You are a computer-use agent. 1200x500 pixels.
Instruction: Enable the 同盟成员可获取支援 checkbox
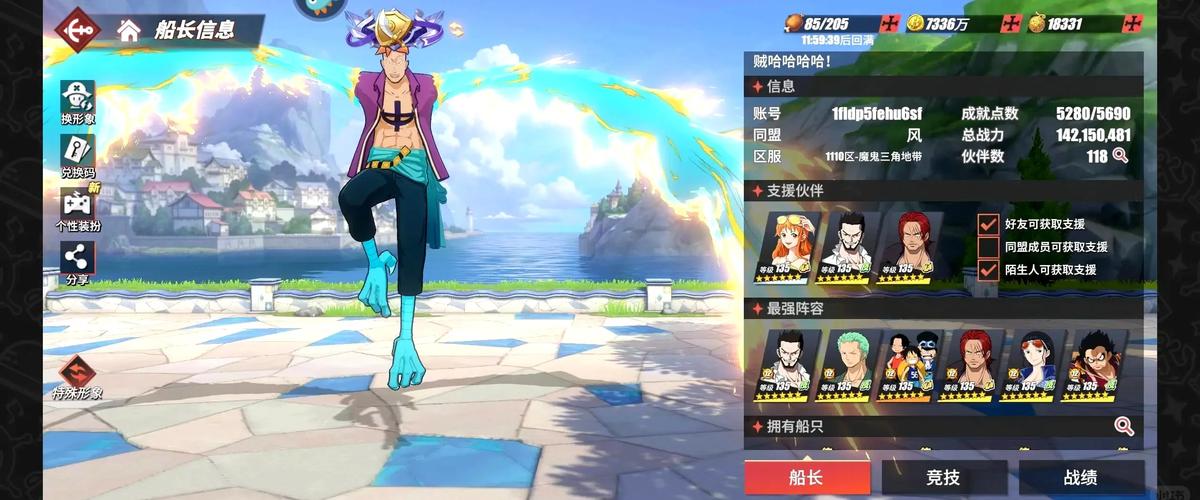click(x=988, y=247)
